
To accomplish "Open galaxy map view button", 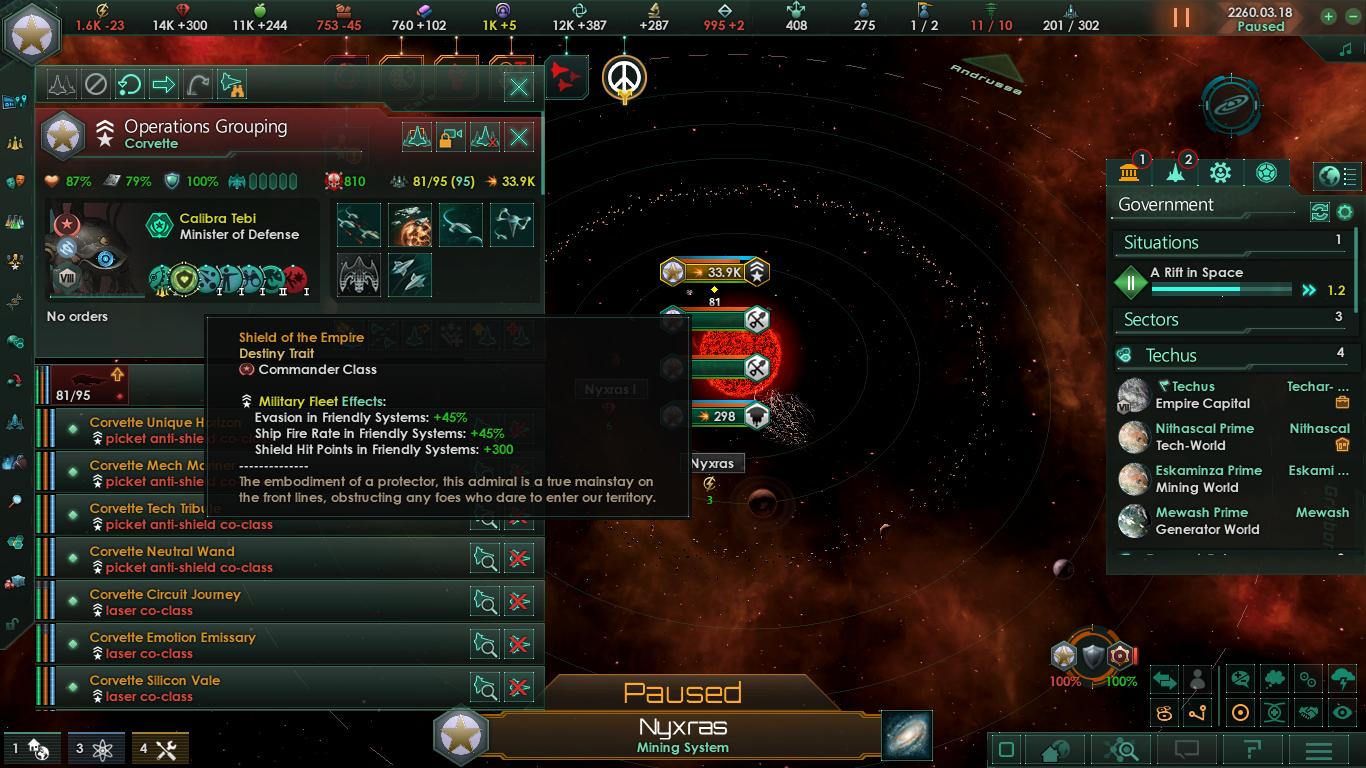I will (x=907, y=735).
